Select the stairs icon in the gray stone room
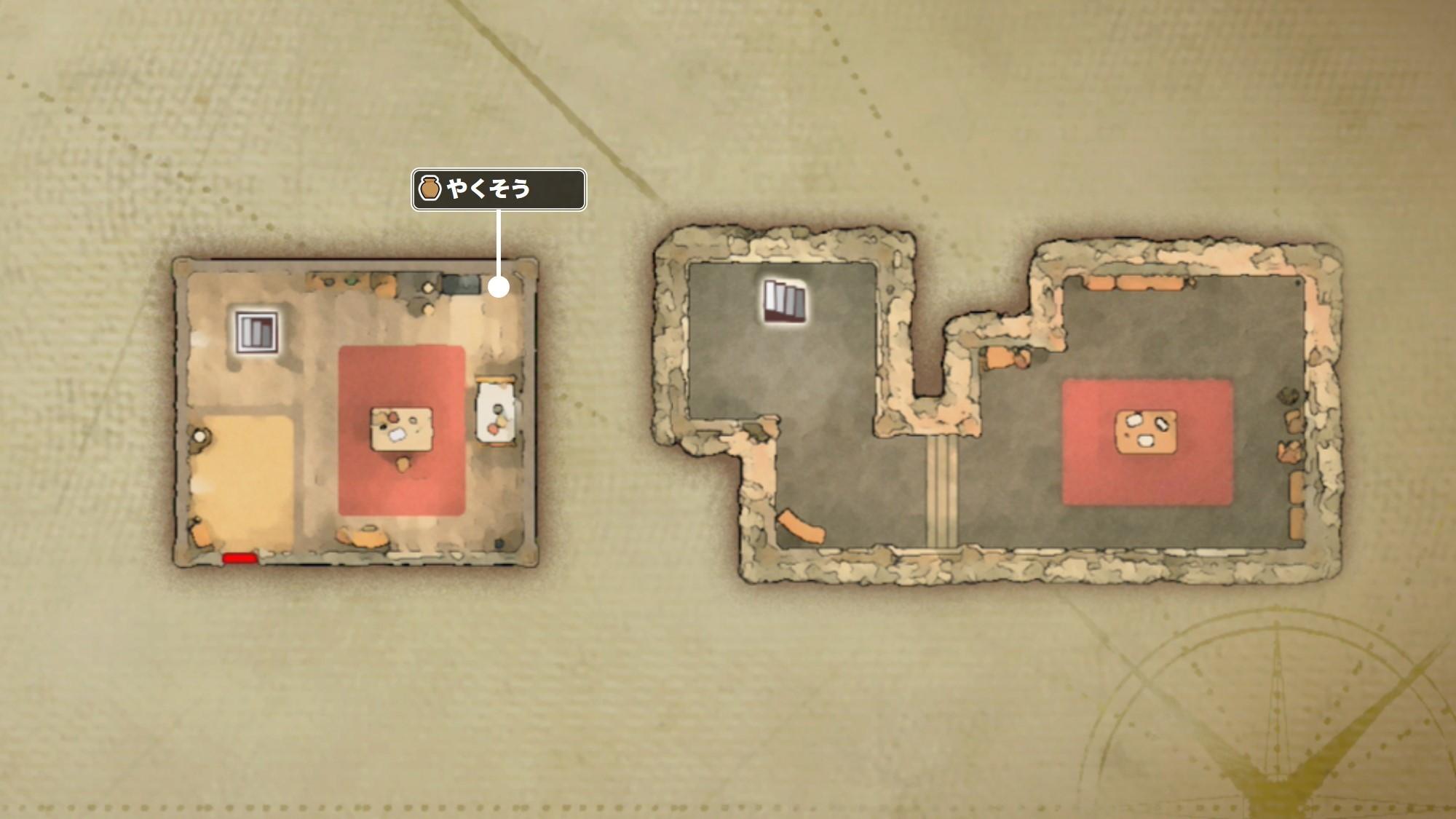1456x819 pixels. pyautogui.click(x=785, y=301)
